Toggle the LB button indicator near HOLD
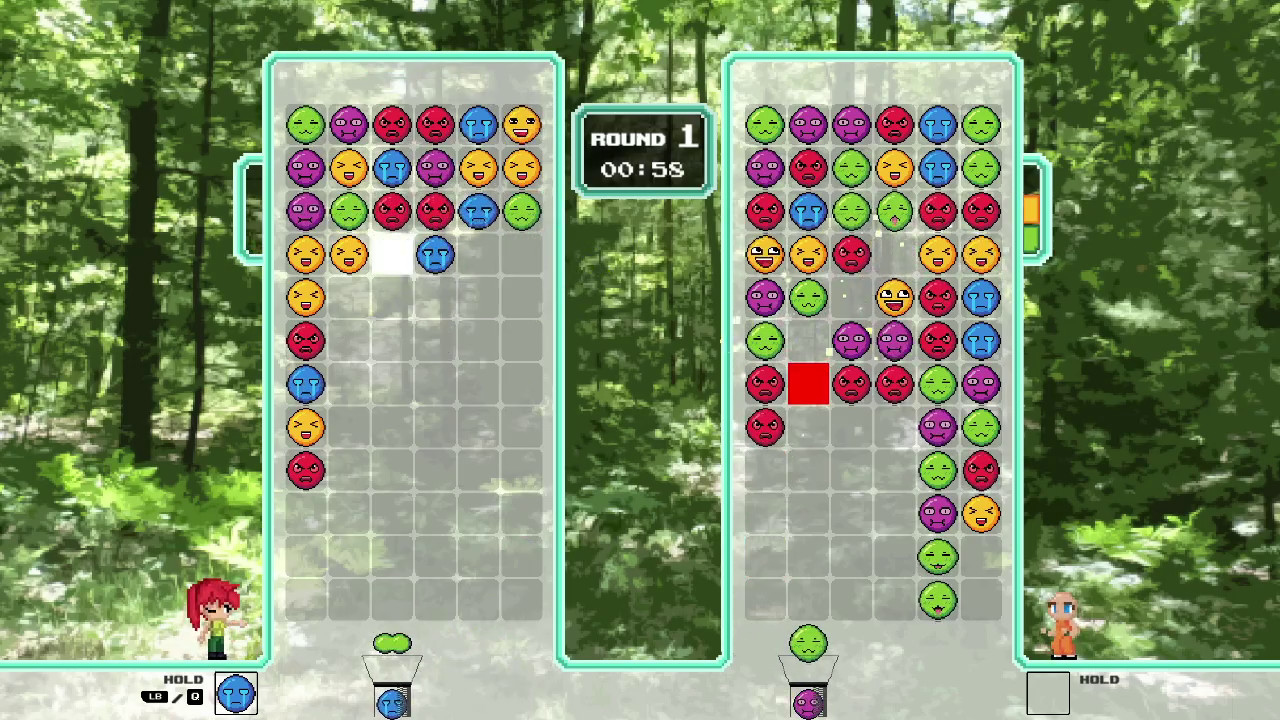This screenshot has height=720, width=1280. pyautogui.click(x=155, y=697)
